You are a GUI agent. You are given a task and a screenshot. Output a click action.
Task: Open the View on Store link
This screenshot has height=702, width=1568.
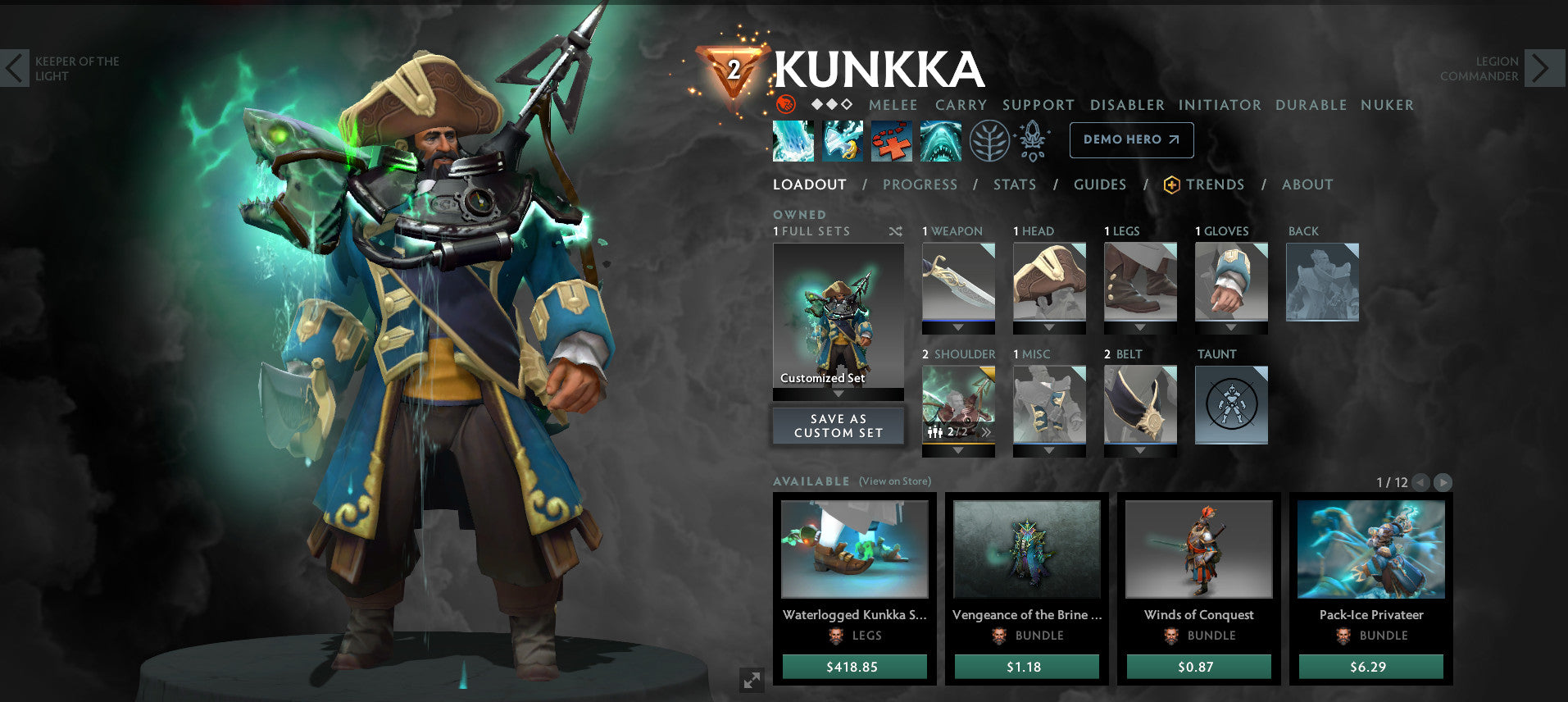point(894,481)
